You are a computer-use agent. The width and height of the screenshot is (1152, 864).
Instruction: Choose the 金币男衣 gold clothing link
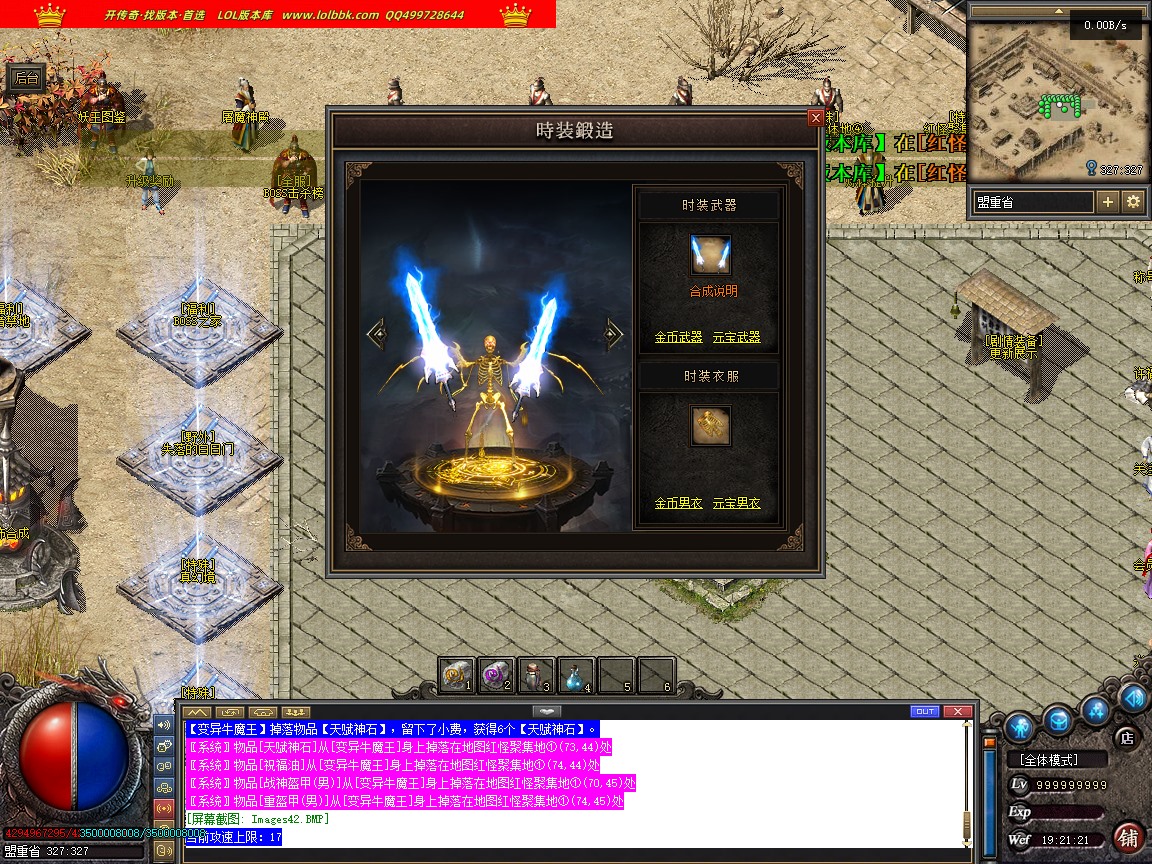tap(678, 503)
